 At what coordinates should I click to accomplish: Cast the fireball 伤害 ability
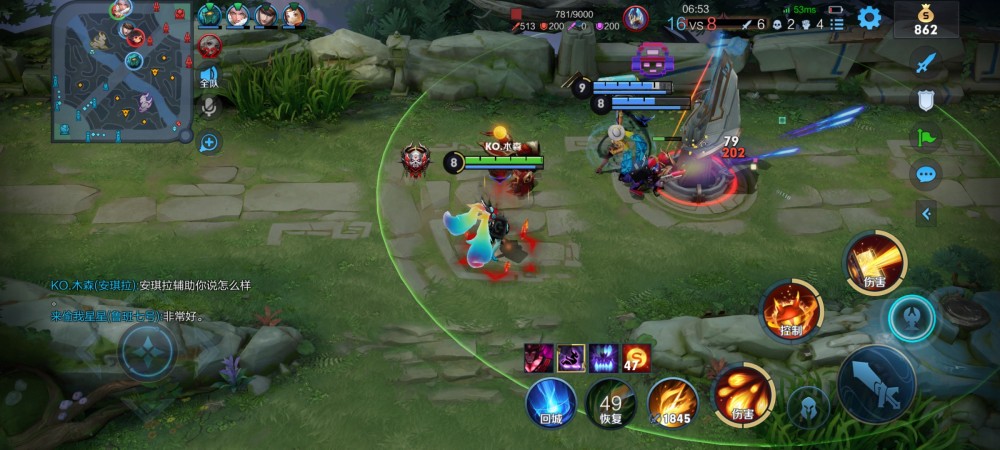click(743, 392)
